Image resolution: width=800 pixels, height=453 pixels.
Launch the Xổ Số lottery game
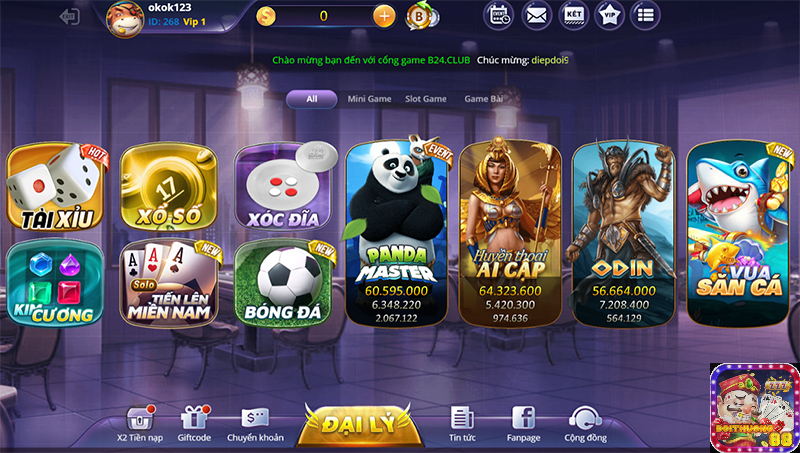[168, 189]
